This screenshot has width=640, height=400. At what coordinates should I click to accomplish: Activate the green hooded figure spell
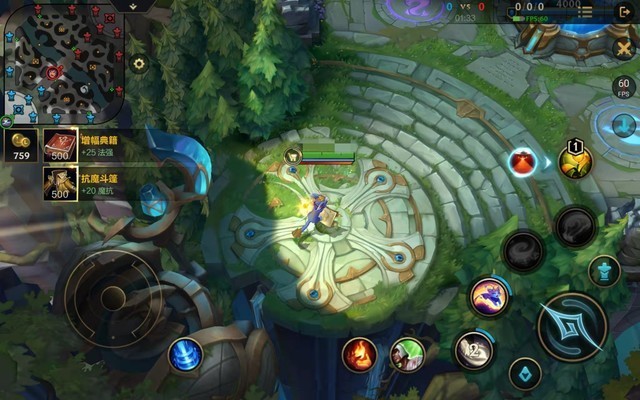(407, 353)
